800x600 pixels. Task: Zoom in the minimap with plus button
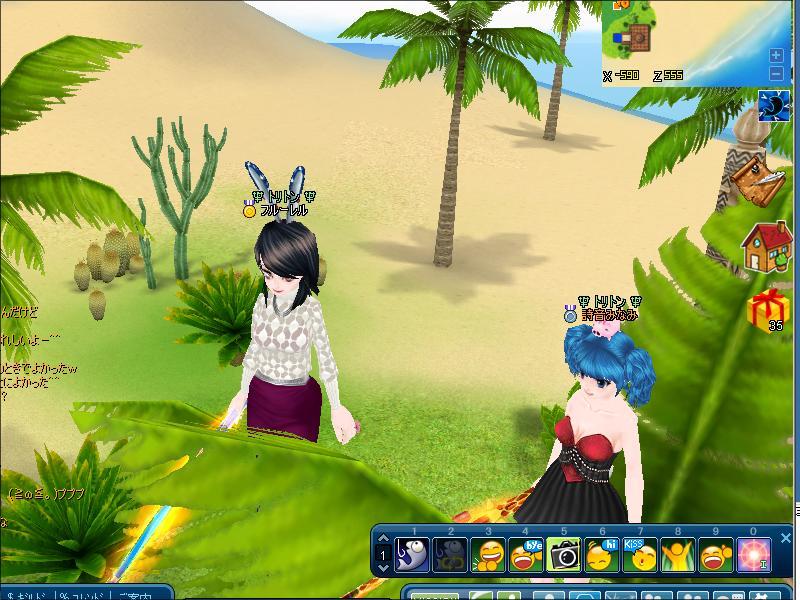coord(776,56)
